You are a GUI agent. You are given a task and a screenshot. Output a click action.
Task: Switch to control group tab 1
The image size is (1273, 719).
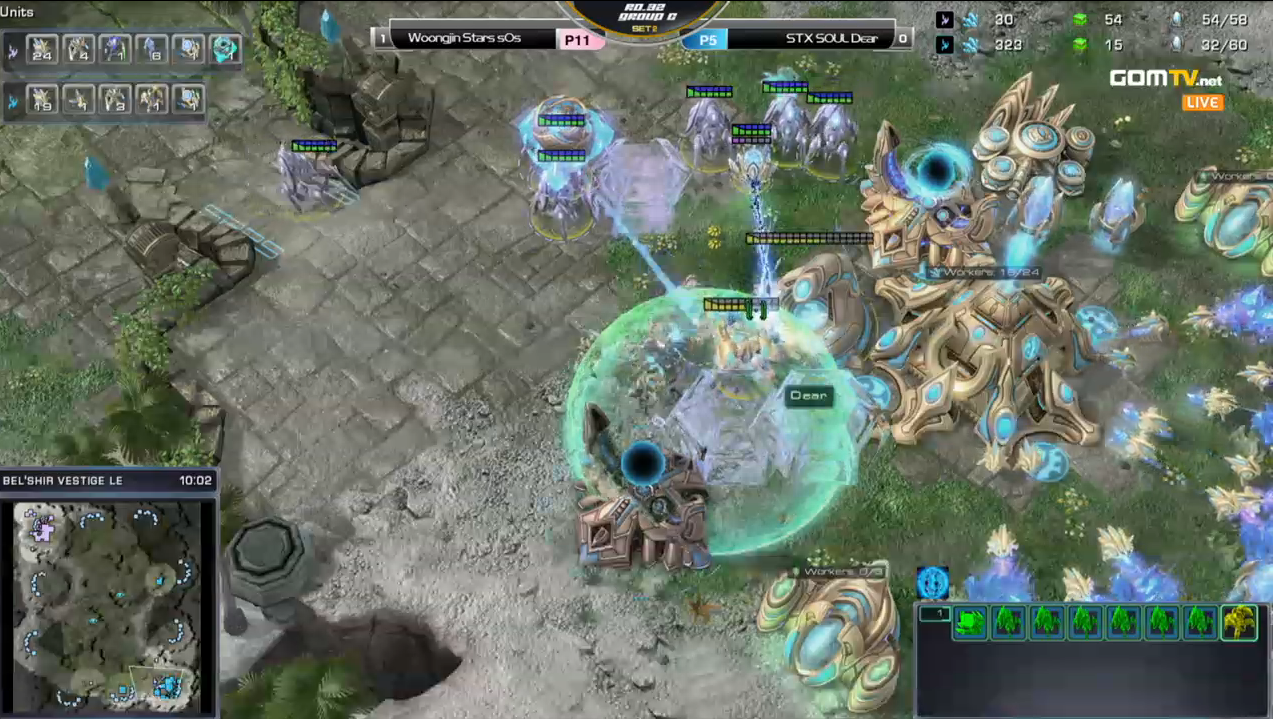tap(933, 613)
